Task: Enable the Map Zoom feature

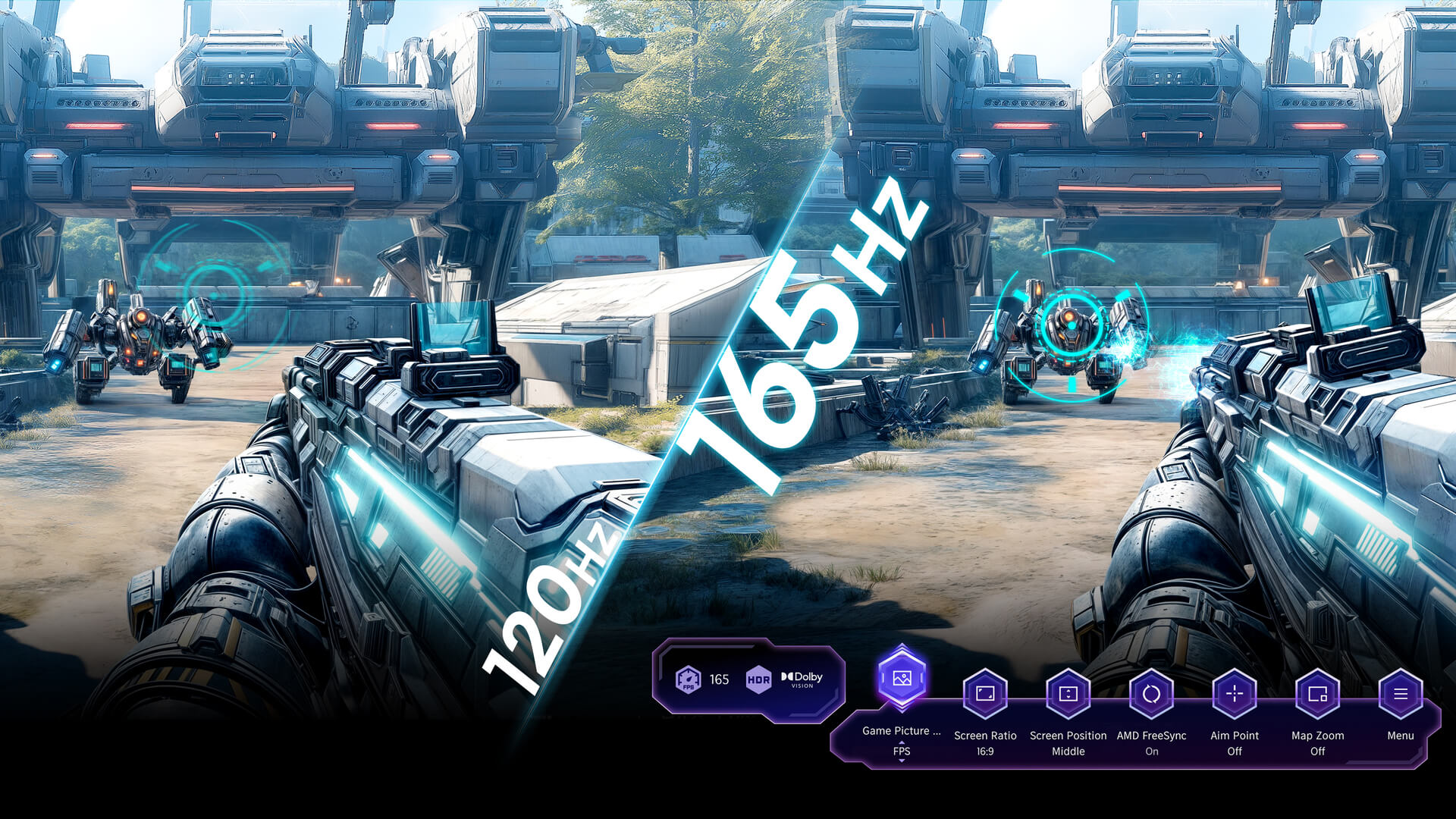Action: coord(1317,694)
